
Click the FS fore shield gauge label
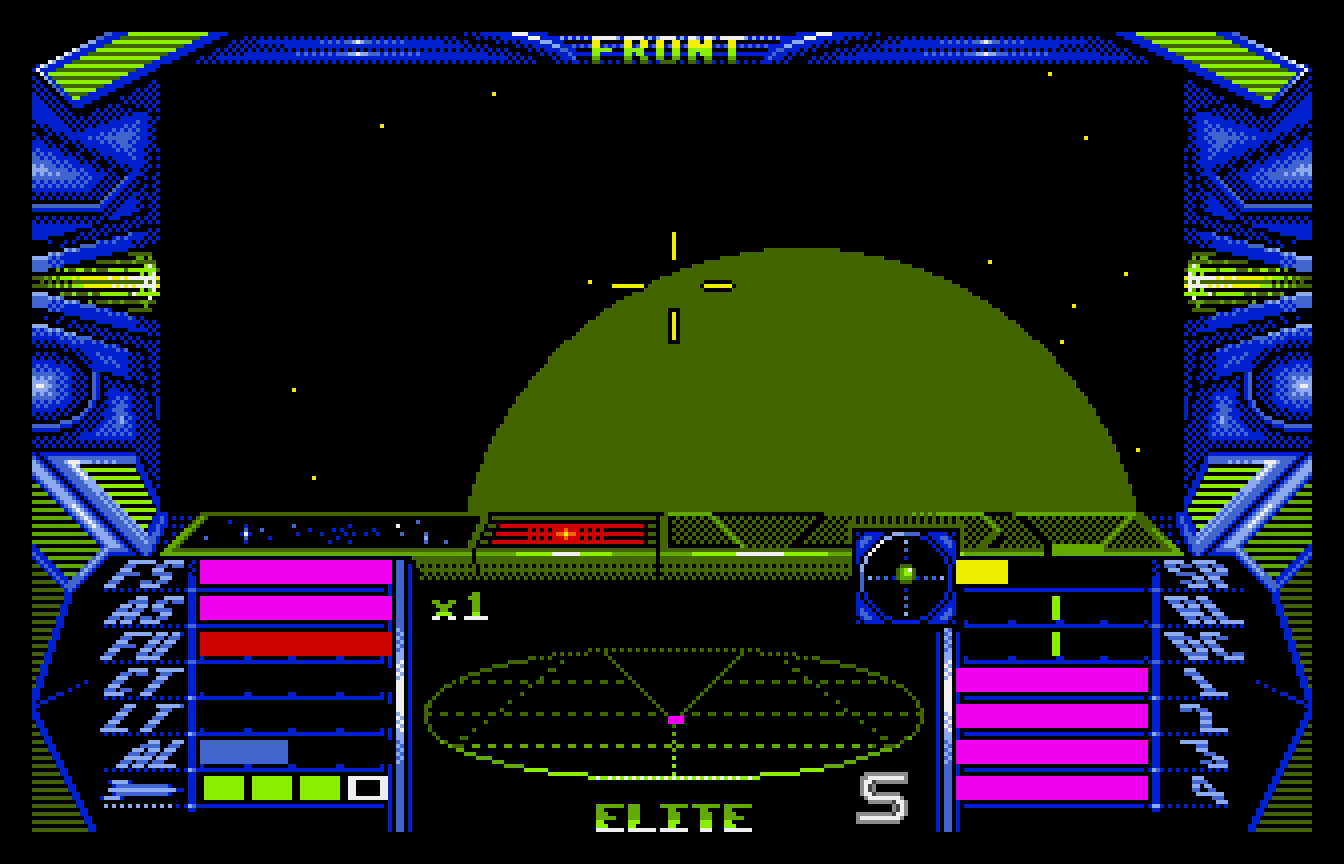point(145,572)
